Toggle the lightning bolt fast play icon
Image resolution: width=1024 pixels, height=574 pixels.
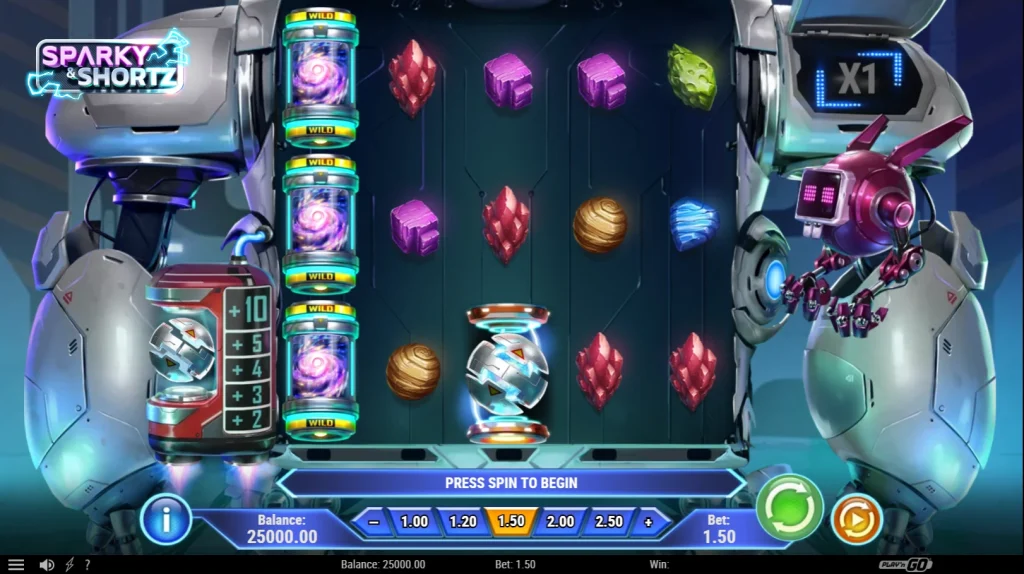[69, 565]
